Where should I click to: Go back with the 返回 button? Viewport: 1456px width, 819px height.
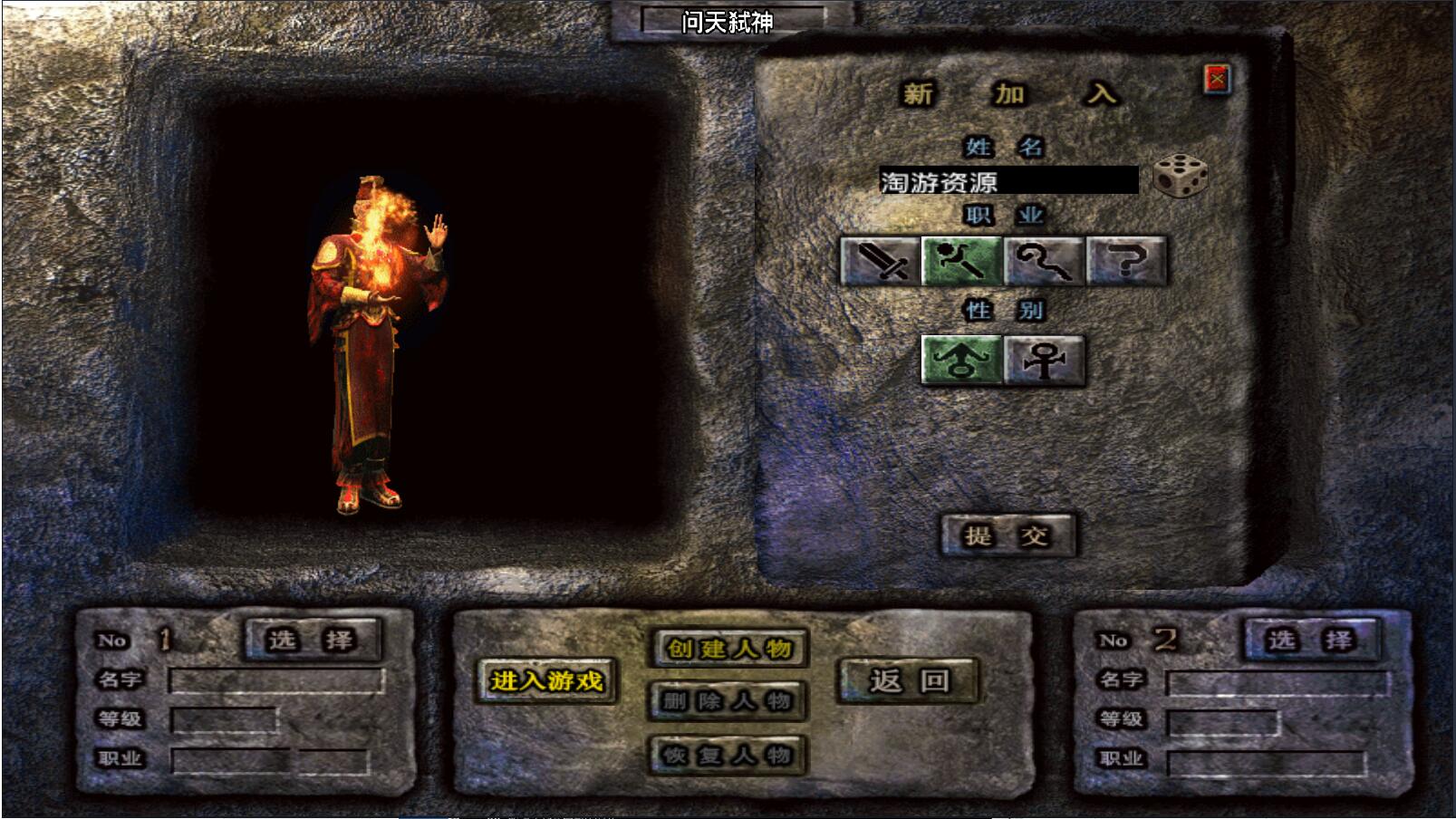(909, 680)
